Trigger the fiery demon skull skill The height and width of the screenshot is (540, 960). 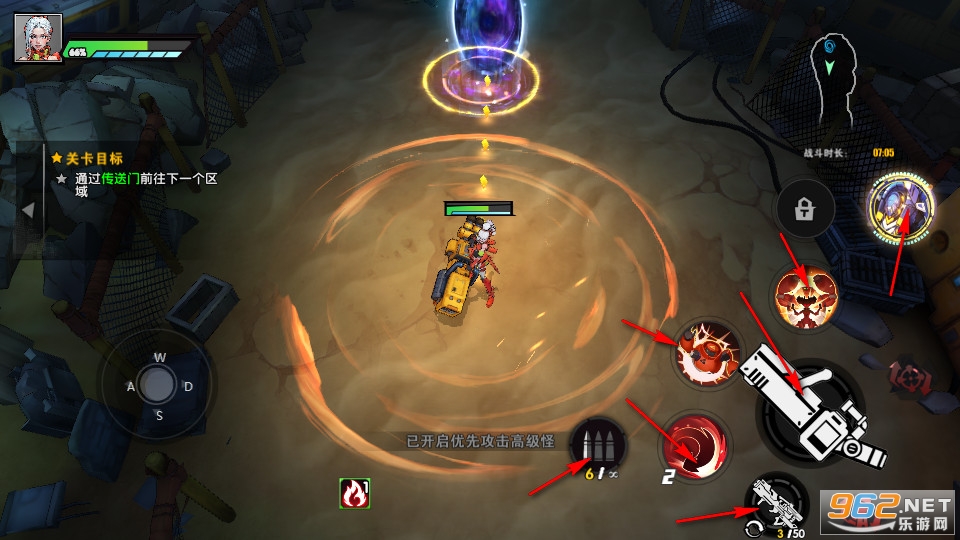805,297
